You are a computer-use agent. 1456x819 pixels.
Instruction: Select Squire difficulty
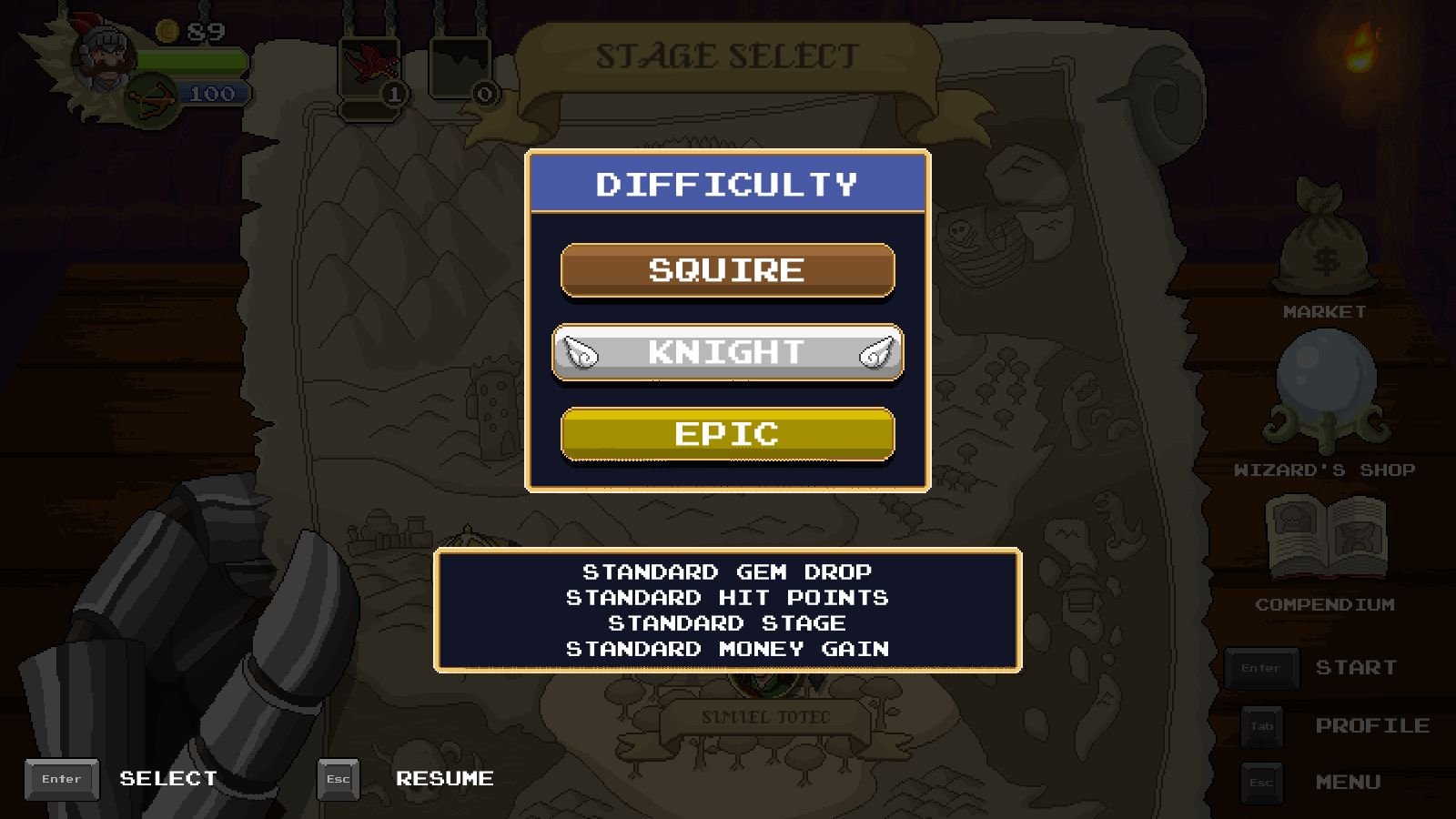[727, 269]
